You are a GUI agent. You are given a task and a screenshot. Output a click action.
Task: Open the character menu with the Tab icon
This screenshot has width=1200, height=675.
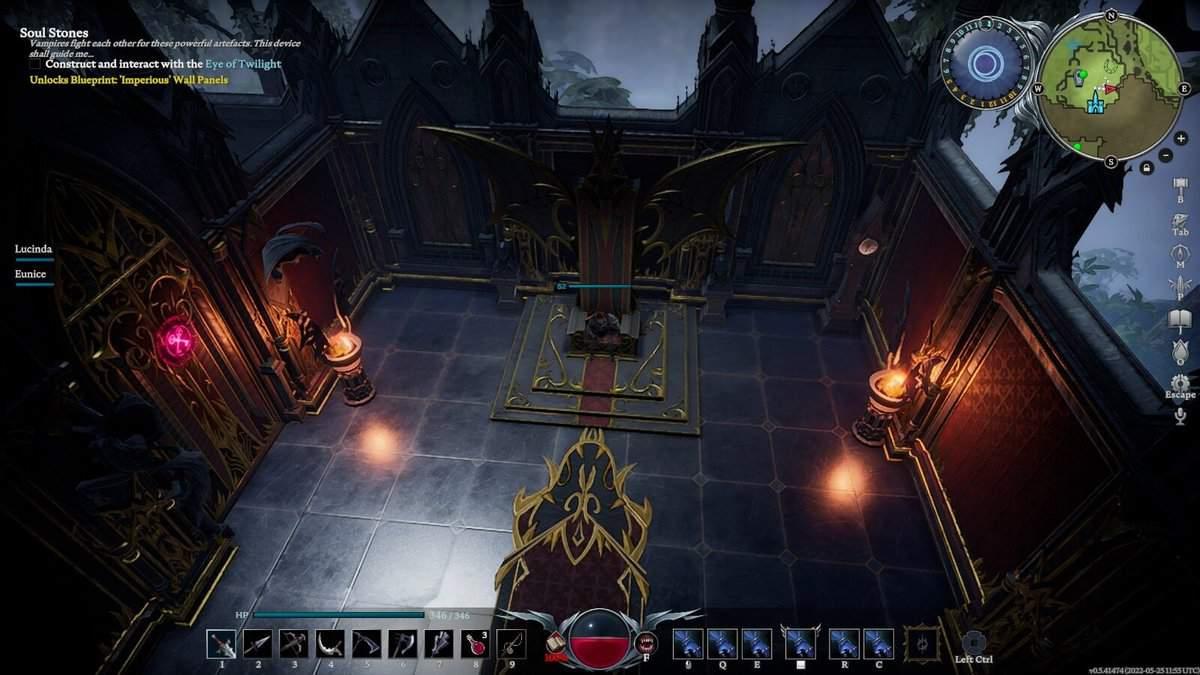pos(1180,220)
